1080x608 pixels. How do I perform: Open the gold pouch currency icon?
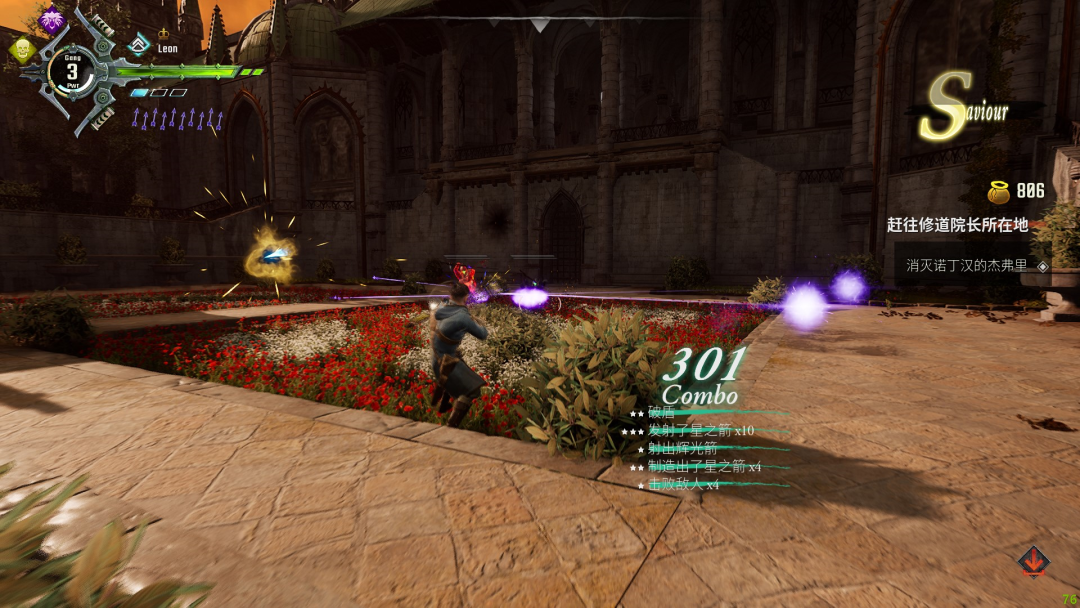point(998,191)
